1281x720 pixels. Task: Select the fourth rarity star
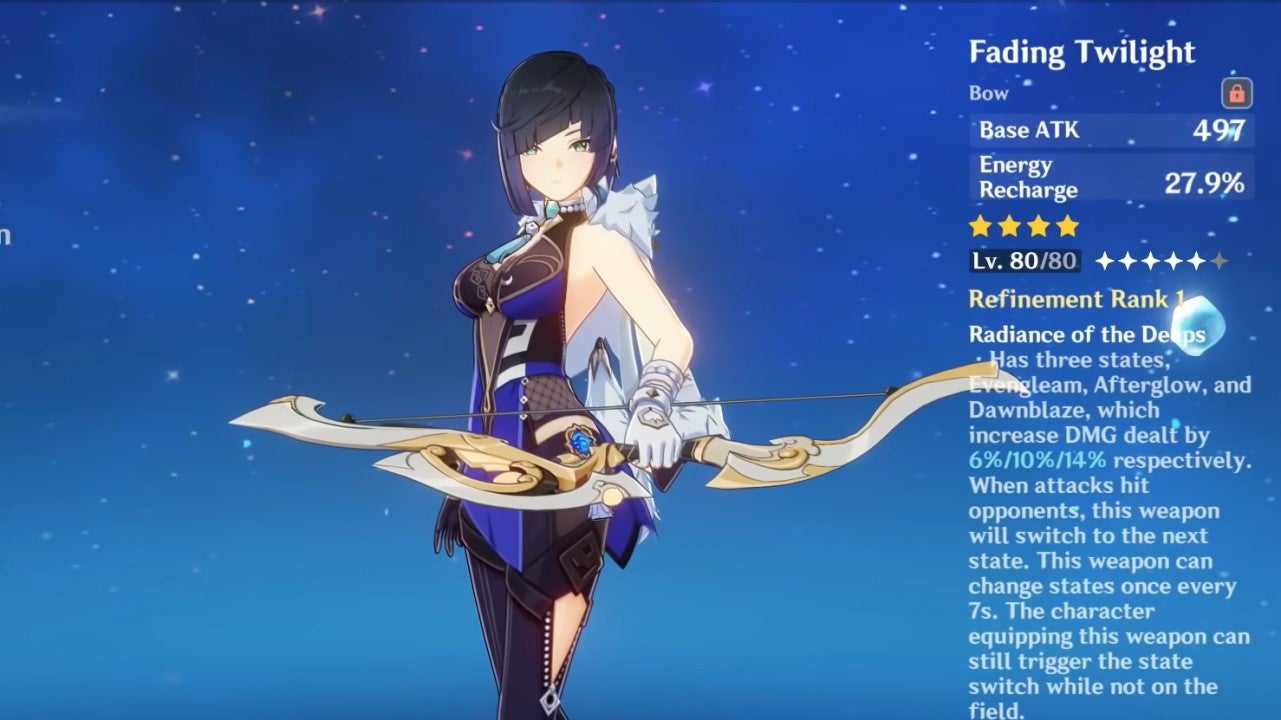click(1067, 225)
